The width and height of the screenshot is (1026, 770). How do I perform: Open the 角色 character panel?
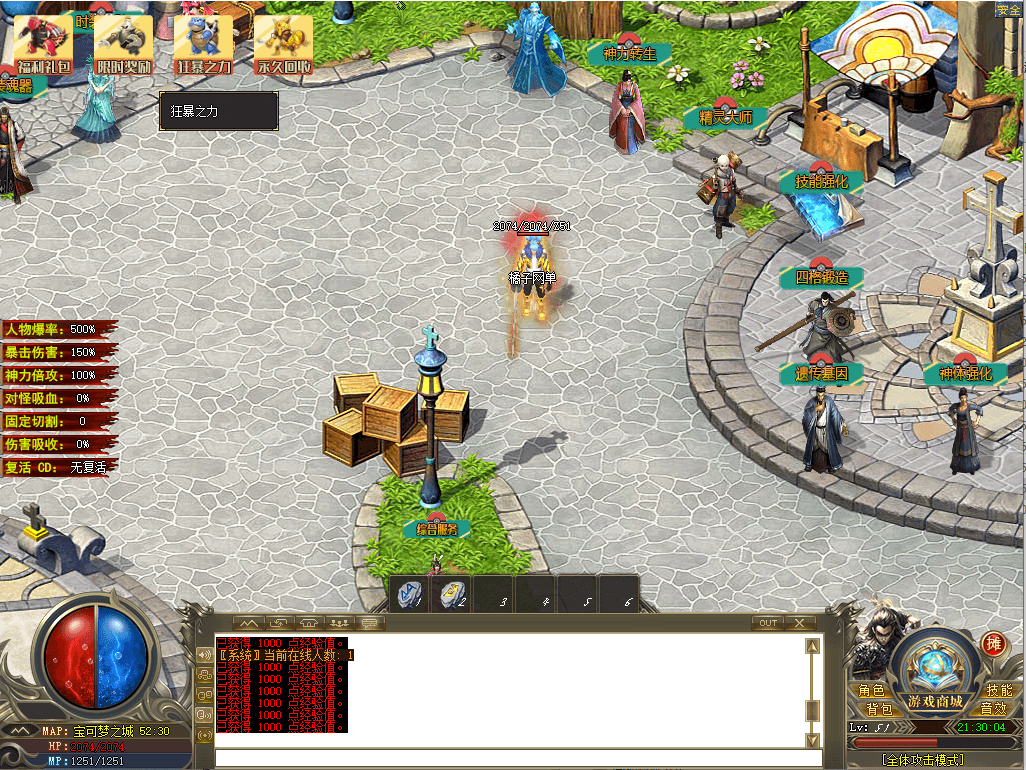871,690
